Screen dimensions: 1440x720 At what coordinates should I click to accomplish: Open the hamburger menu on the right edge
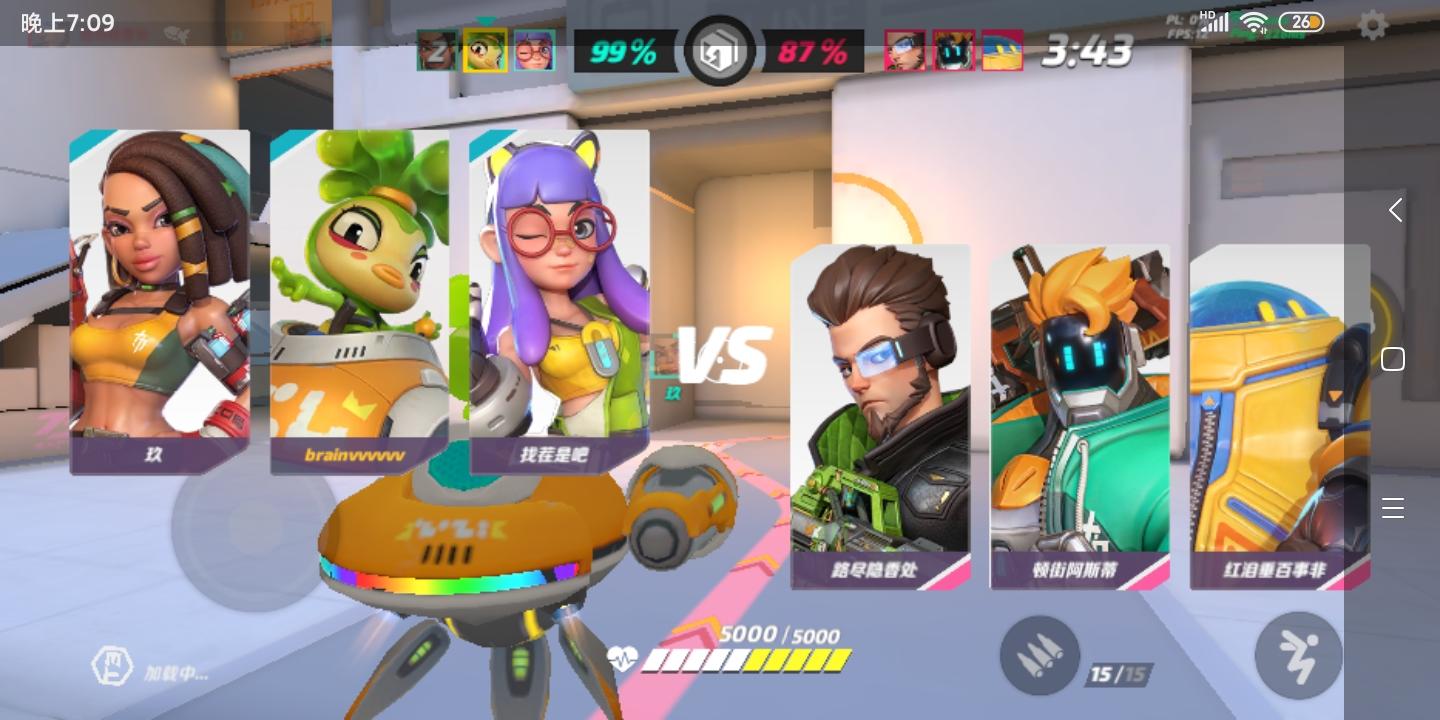pos(1393,508)
